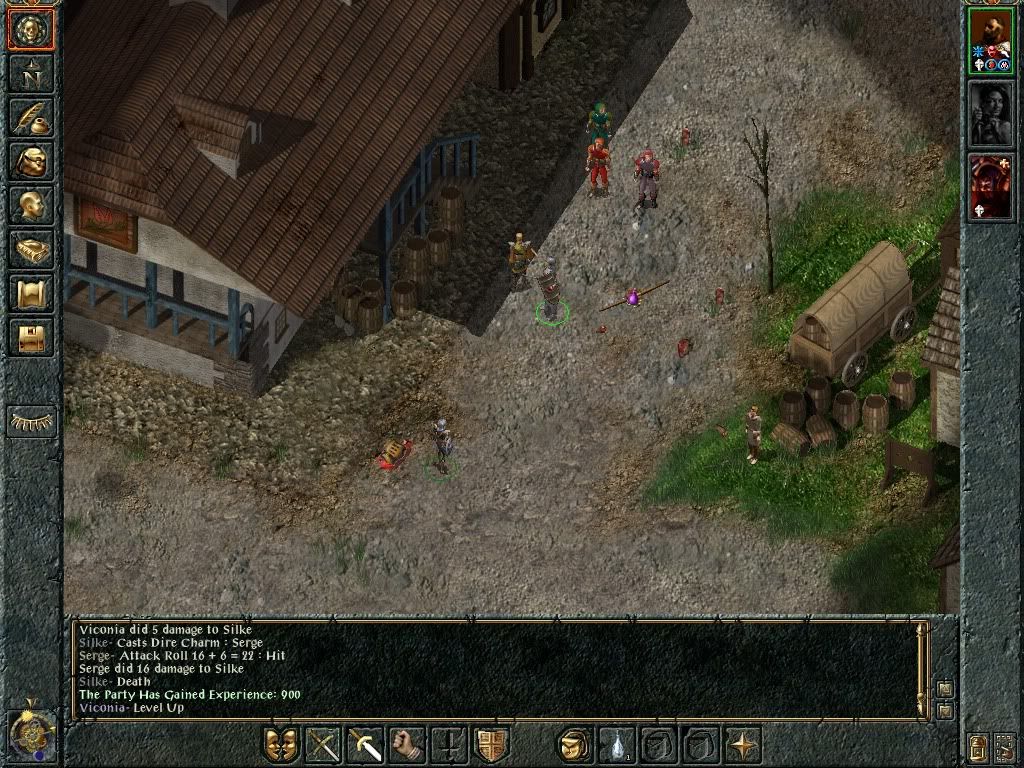Screen dimensions: 1024x768
Task: Open the mage spellbook icon
Action: pos(30,249)
